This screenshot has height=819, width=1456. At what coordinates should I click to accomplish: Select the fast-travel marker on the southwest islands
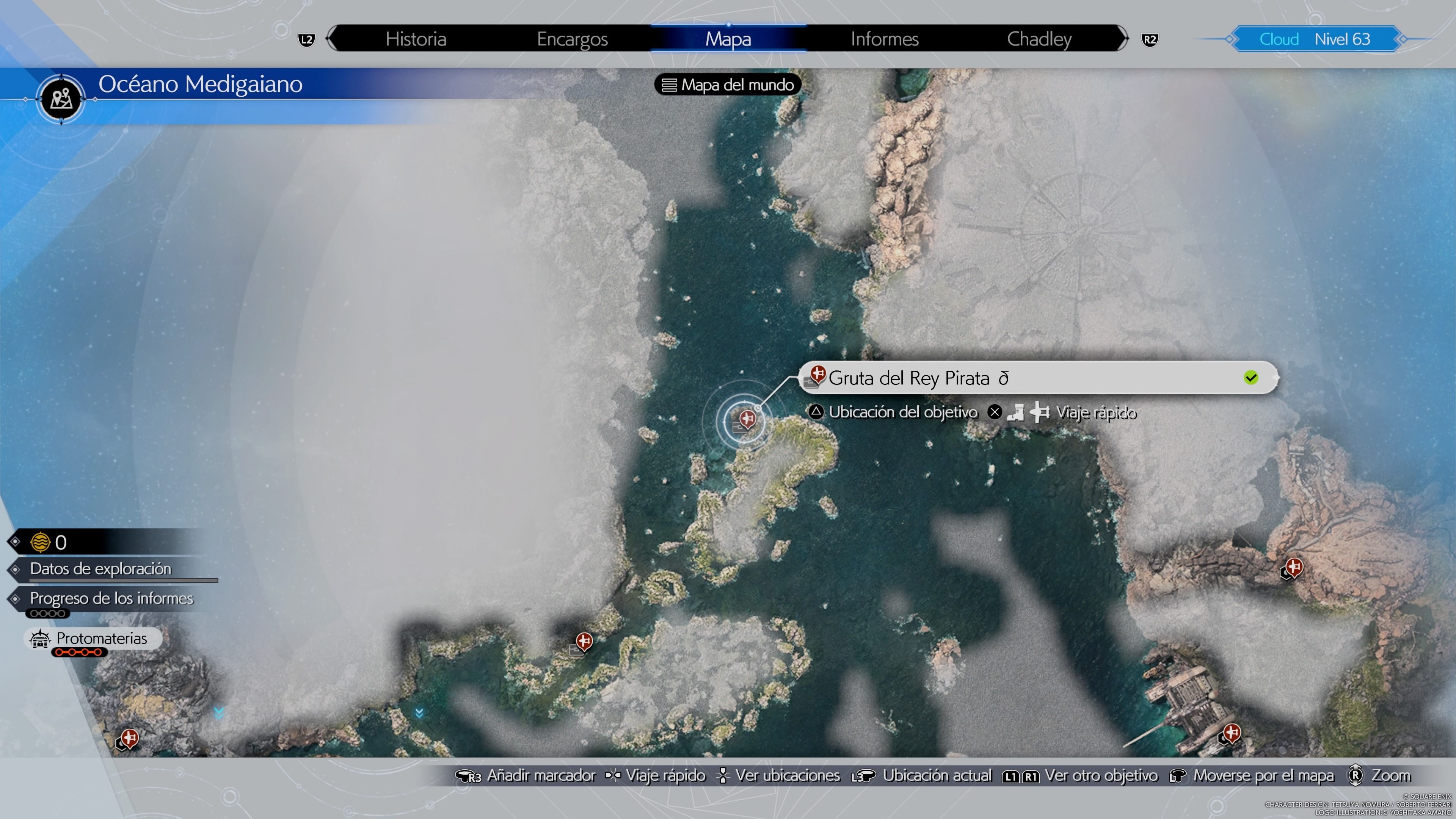(x=584, y=642)
